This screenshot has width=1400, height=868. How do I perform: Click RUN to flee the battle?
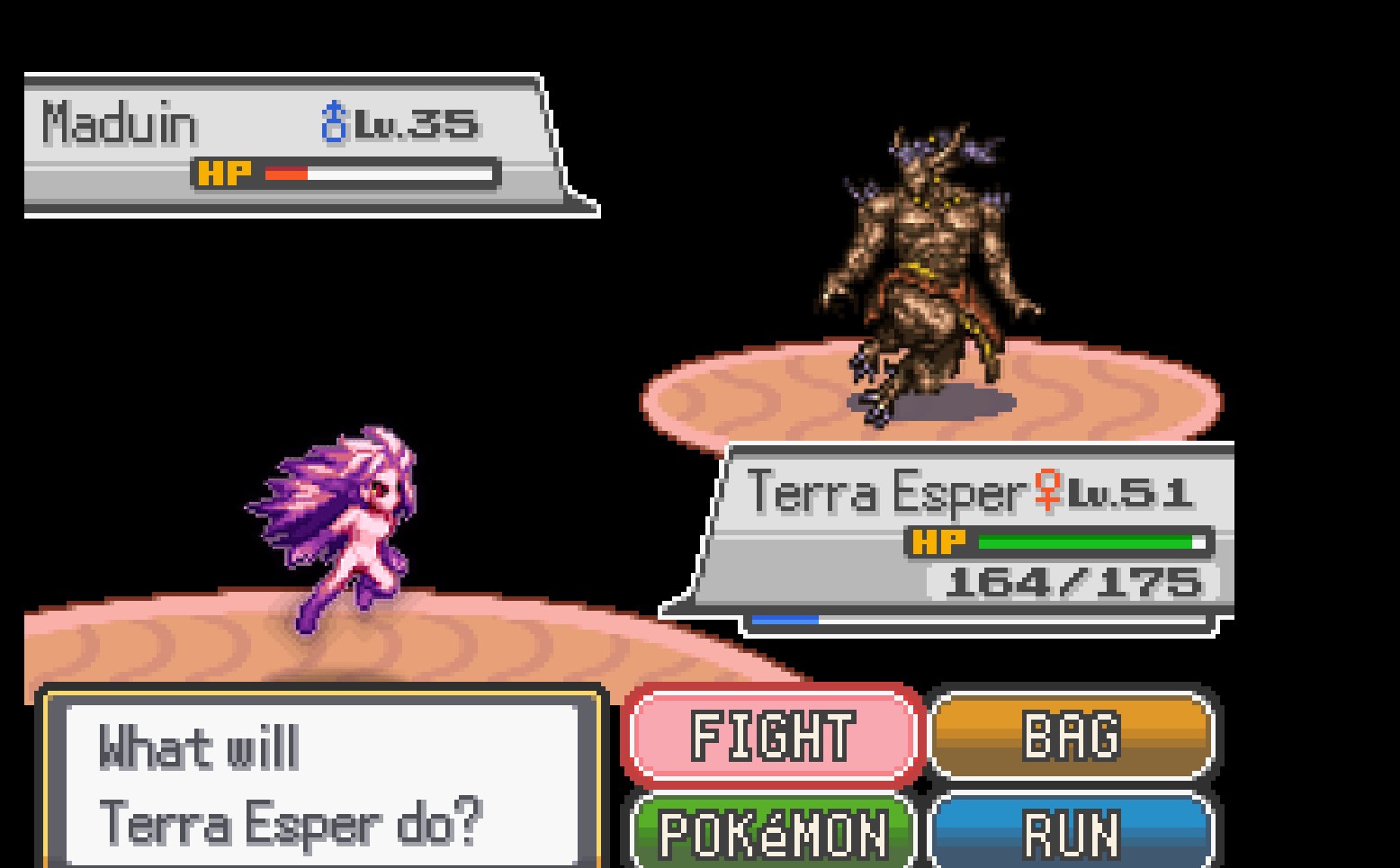(x=1071, y=833)
